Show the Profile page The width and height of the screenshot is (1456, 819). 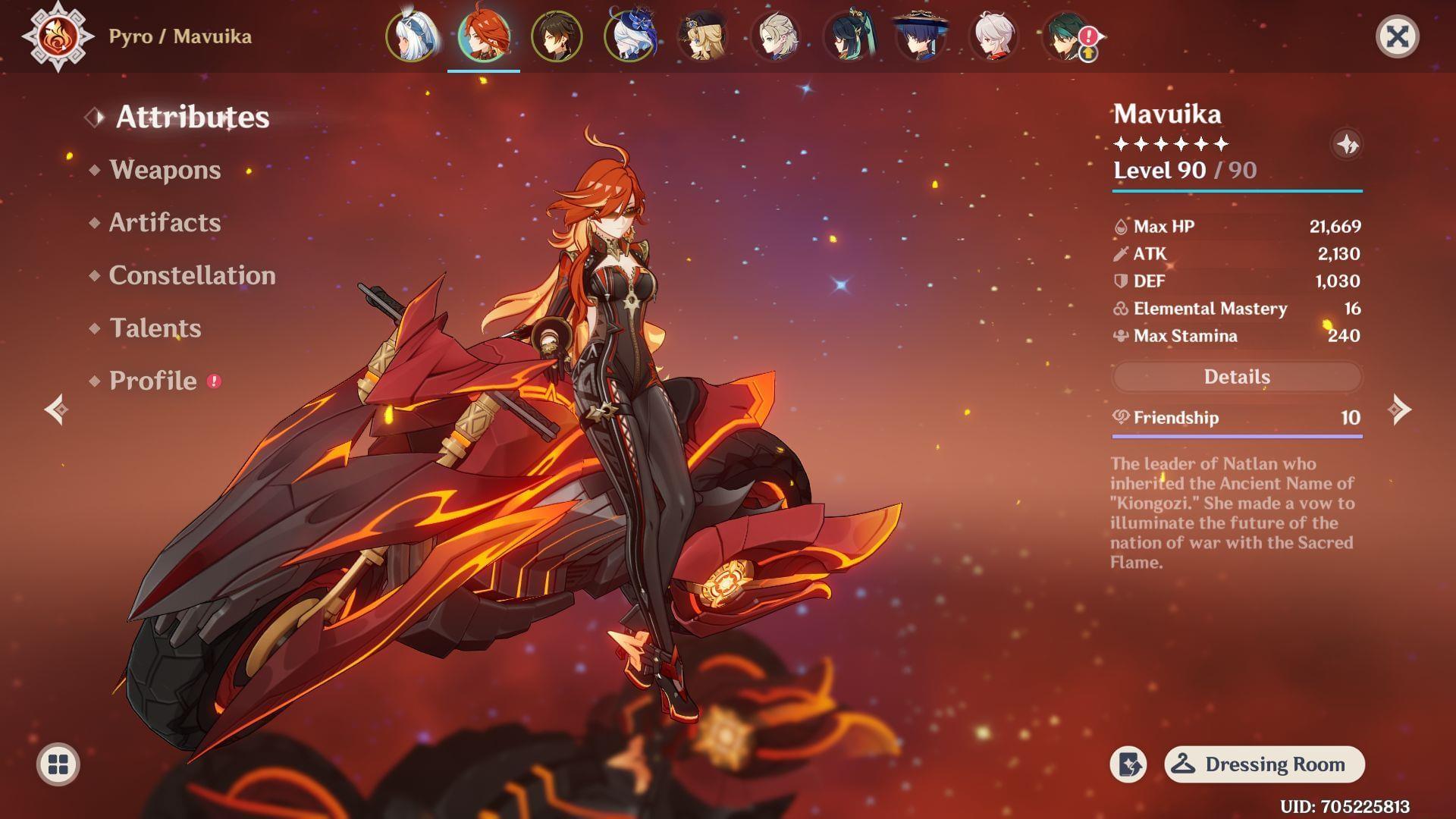[x=152, y=381]
